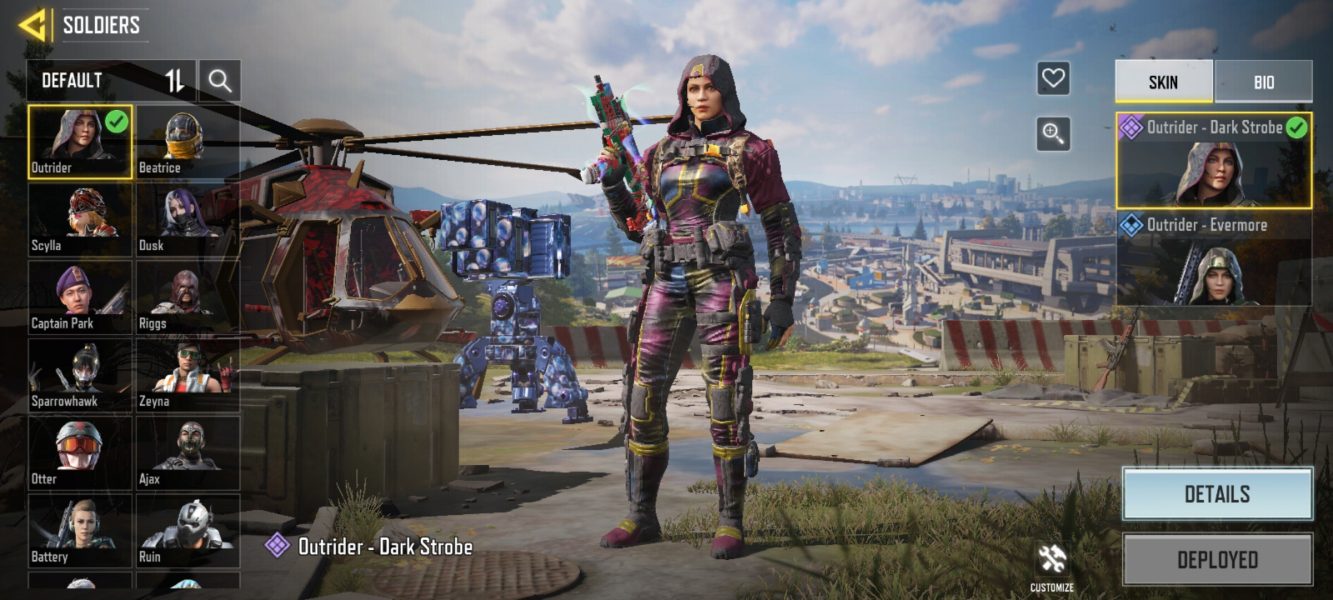1333x600 pixels.
Task: Open the Default sort order control
Action: click(175, 81)
